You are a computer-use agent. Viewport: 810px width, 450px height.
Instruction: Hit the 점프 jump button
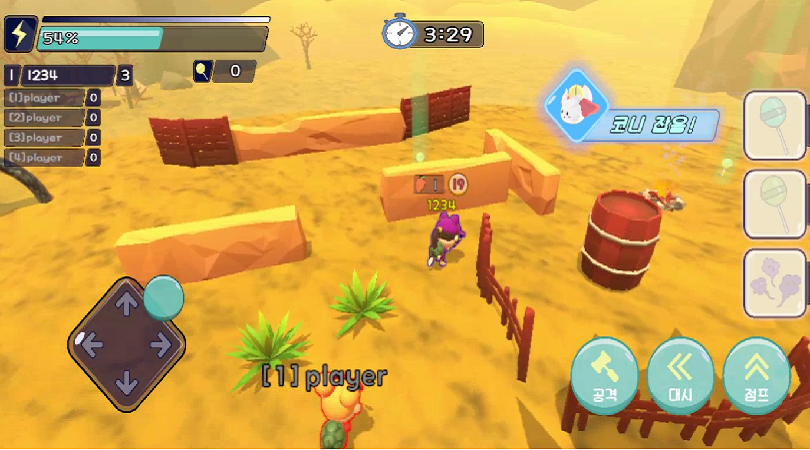coord(756,375)
